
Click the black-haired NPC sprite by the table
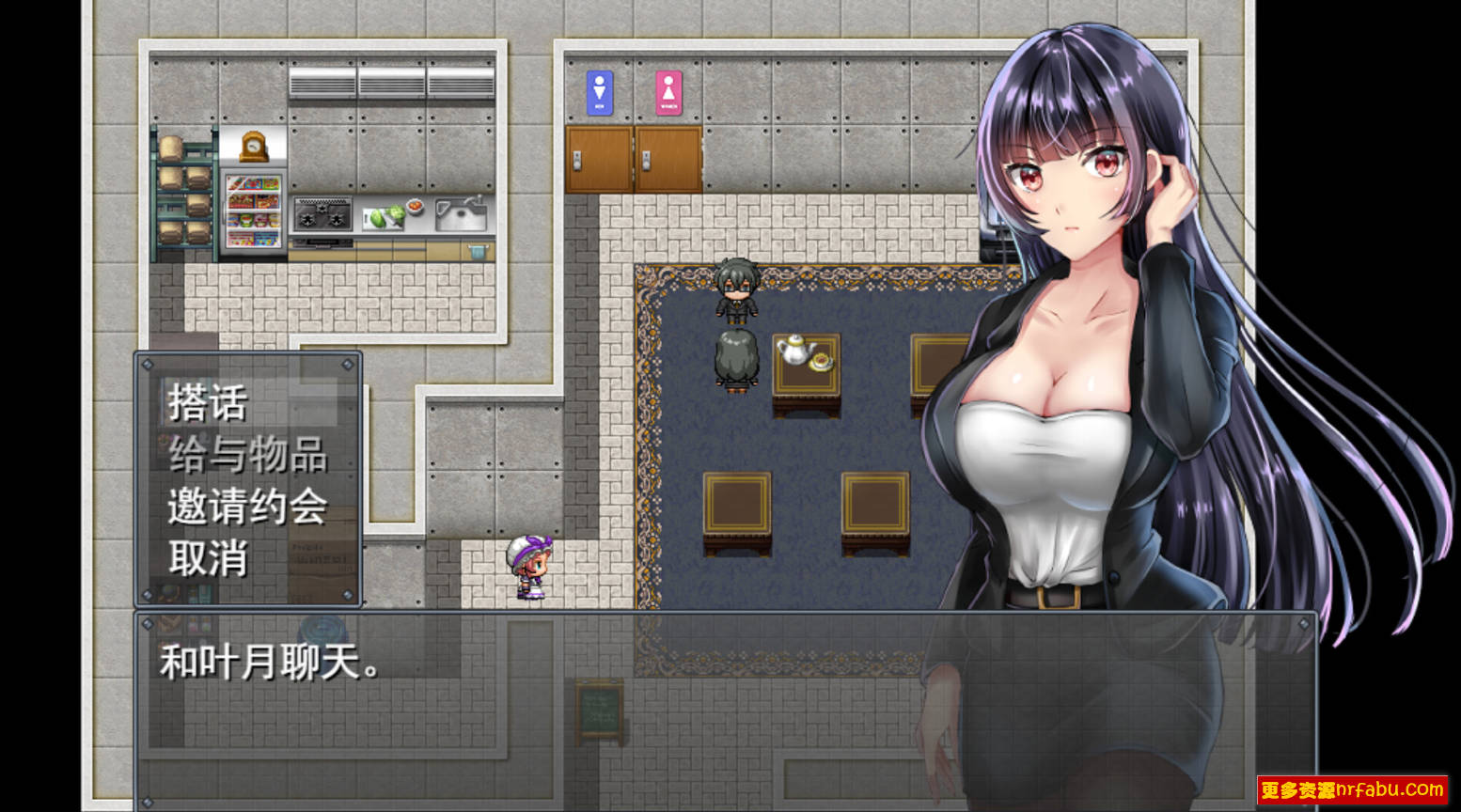tap(736, 291)
